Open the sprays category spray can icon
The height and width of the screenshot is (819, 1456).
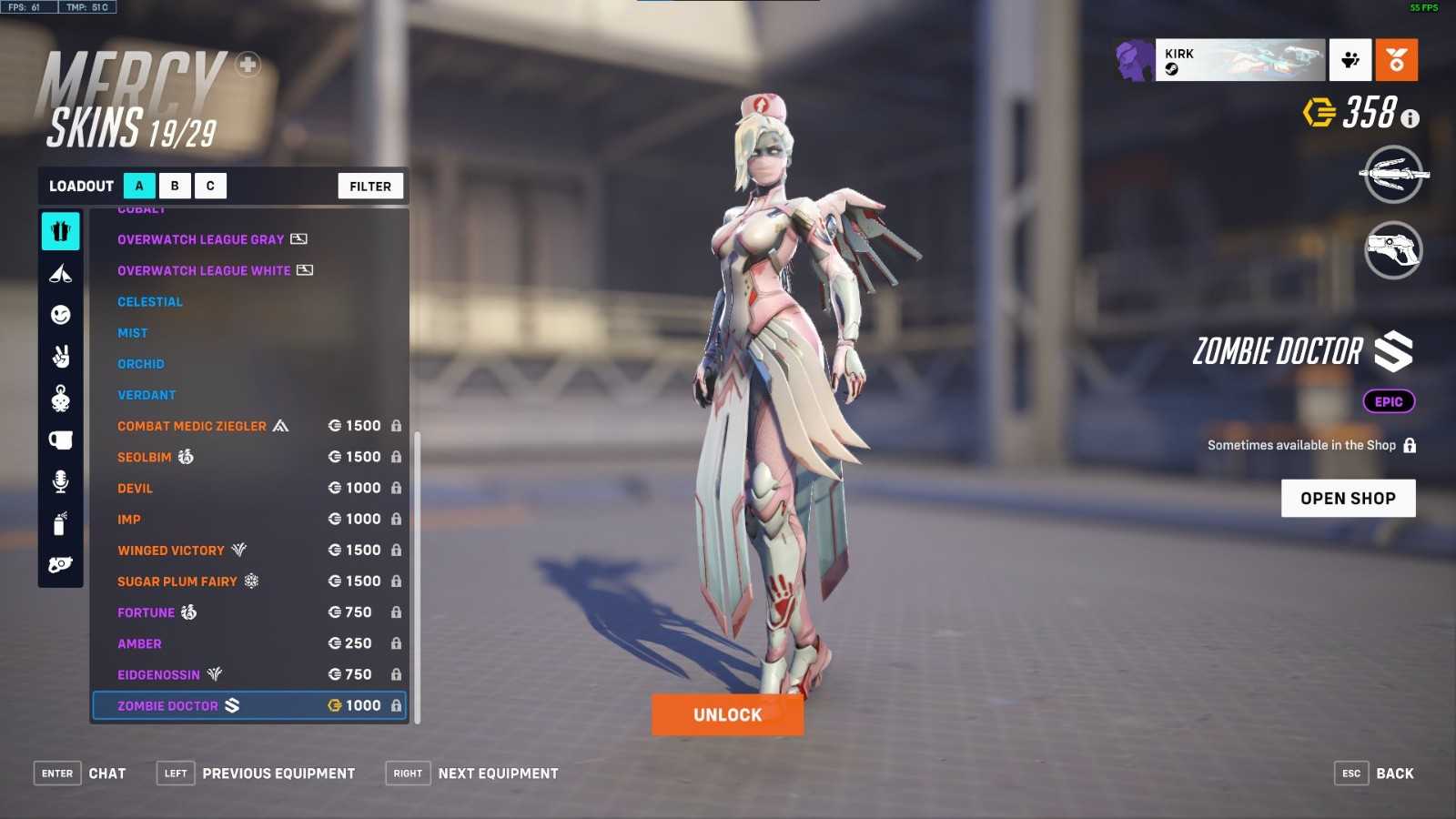(61, 523)
